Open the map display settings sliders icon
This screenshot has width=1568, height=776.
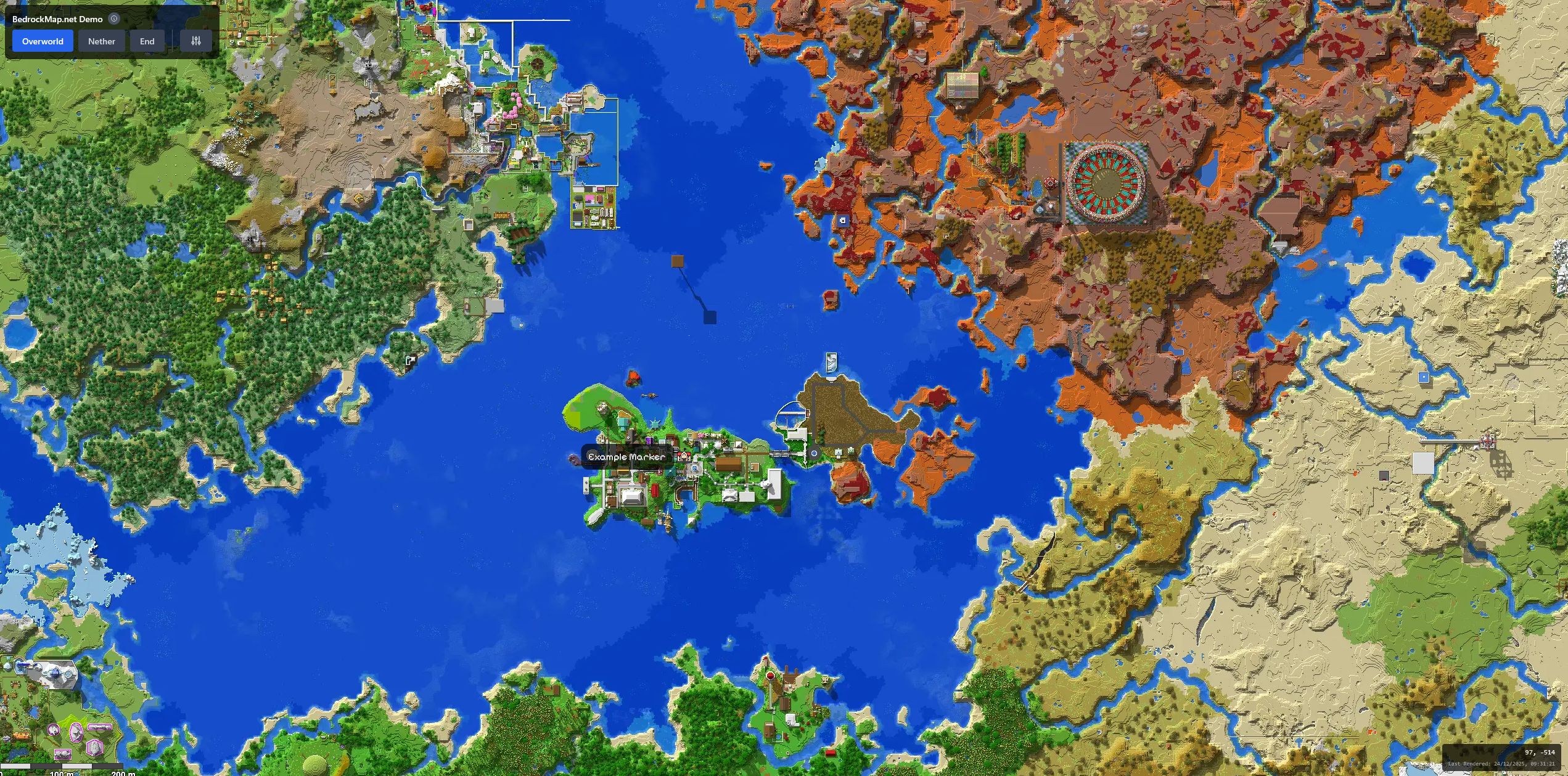[195, 41]
